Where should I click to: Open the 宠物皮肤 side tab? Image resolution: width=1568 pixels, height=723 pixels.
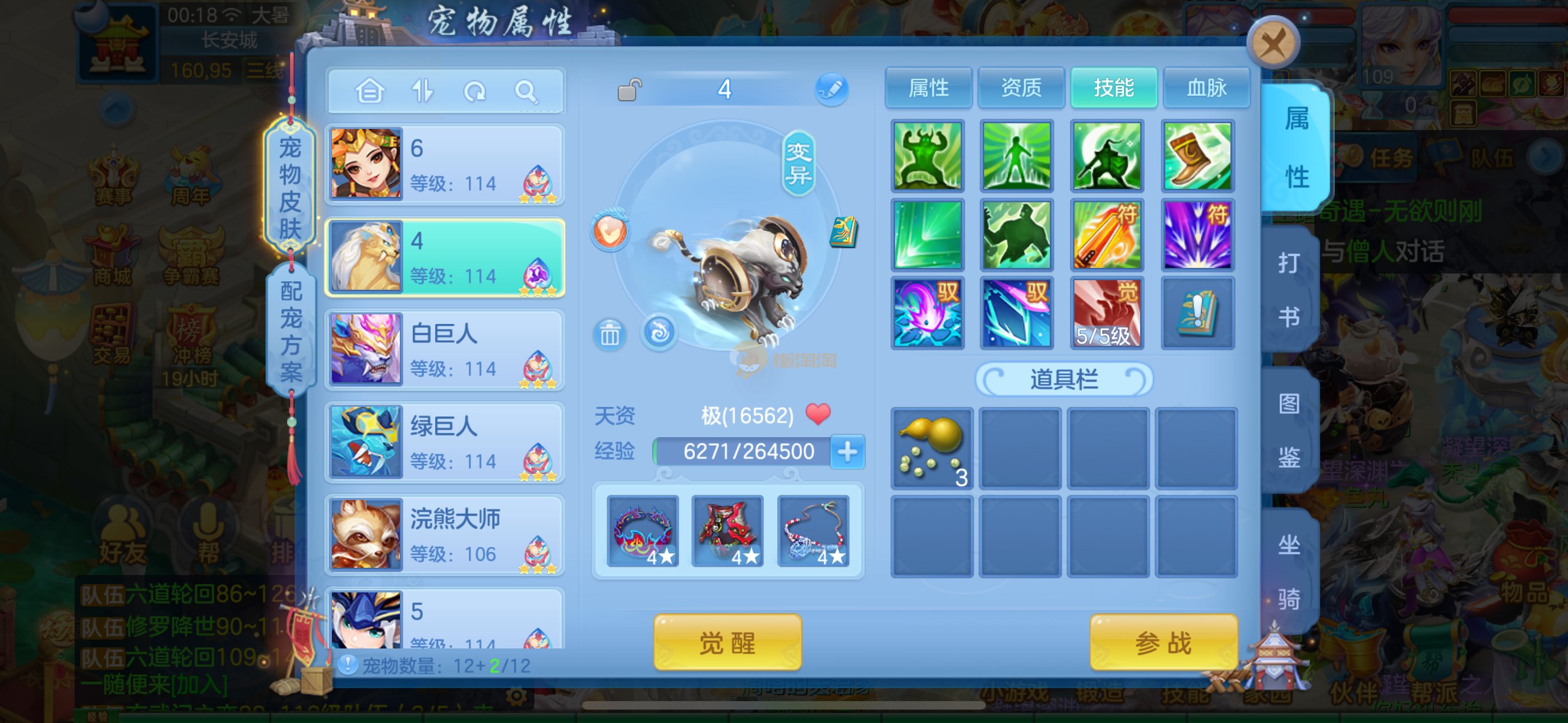click(x=290, y=187)
